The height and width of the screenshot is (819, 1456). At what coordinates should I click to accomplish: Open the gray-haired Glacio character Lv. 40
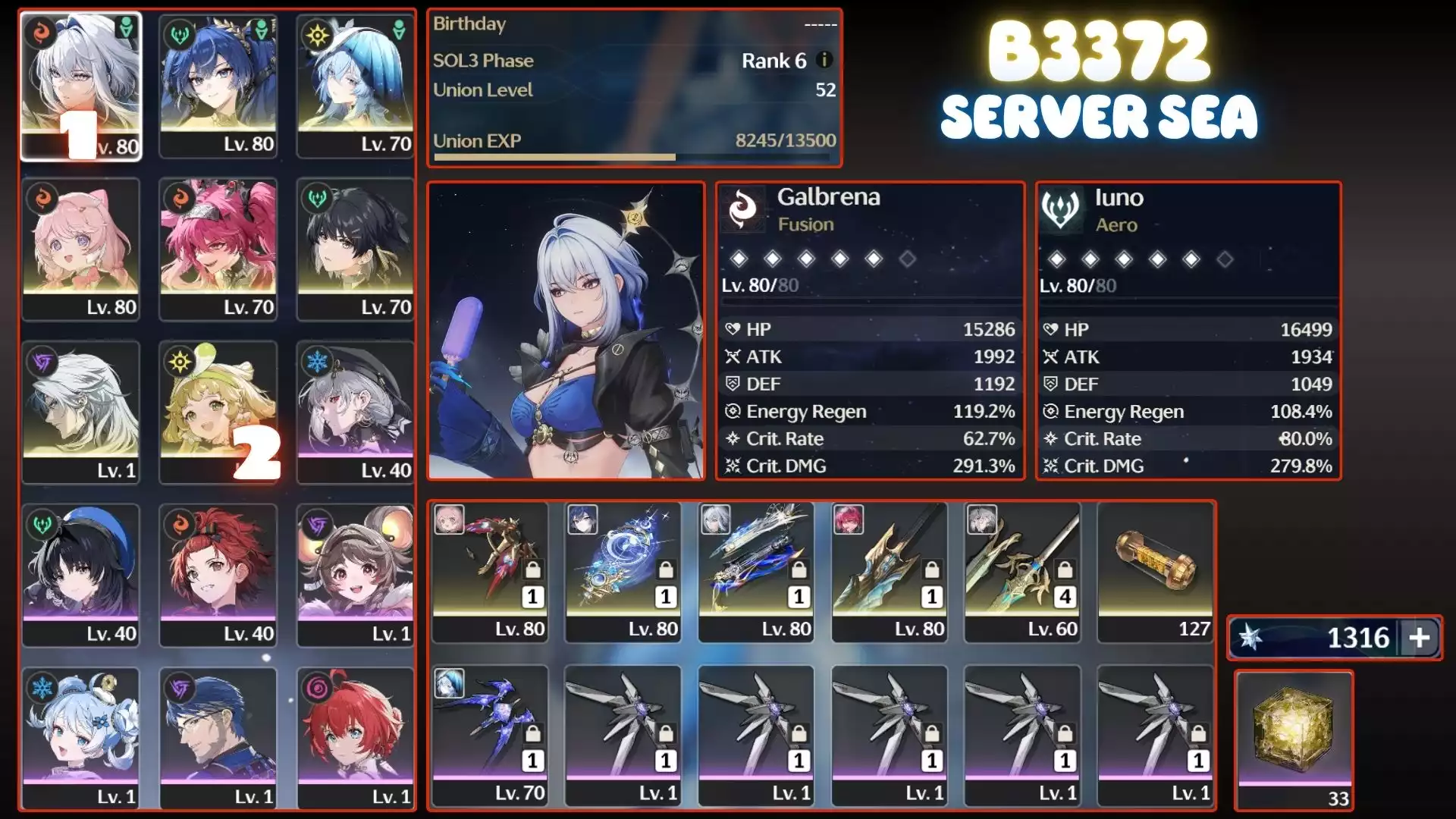coord(355,412)
